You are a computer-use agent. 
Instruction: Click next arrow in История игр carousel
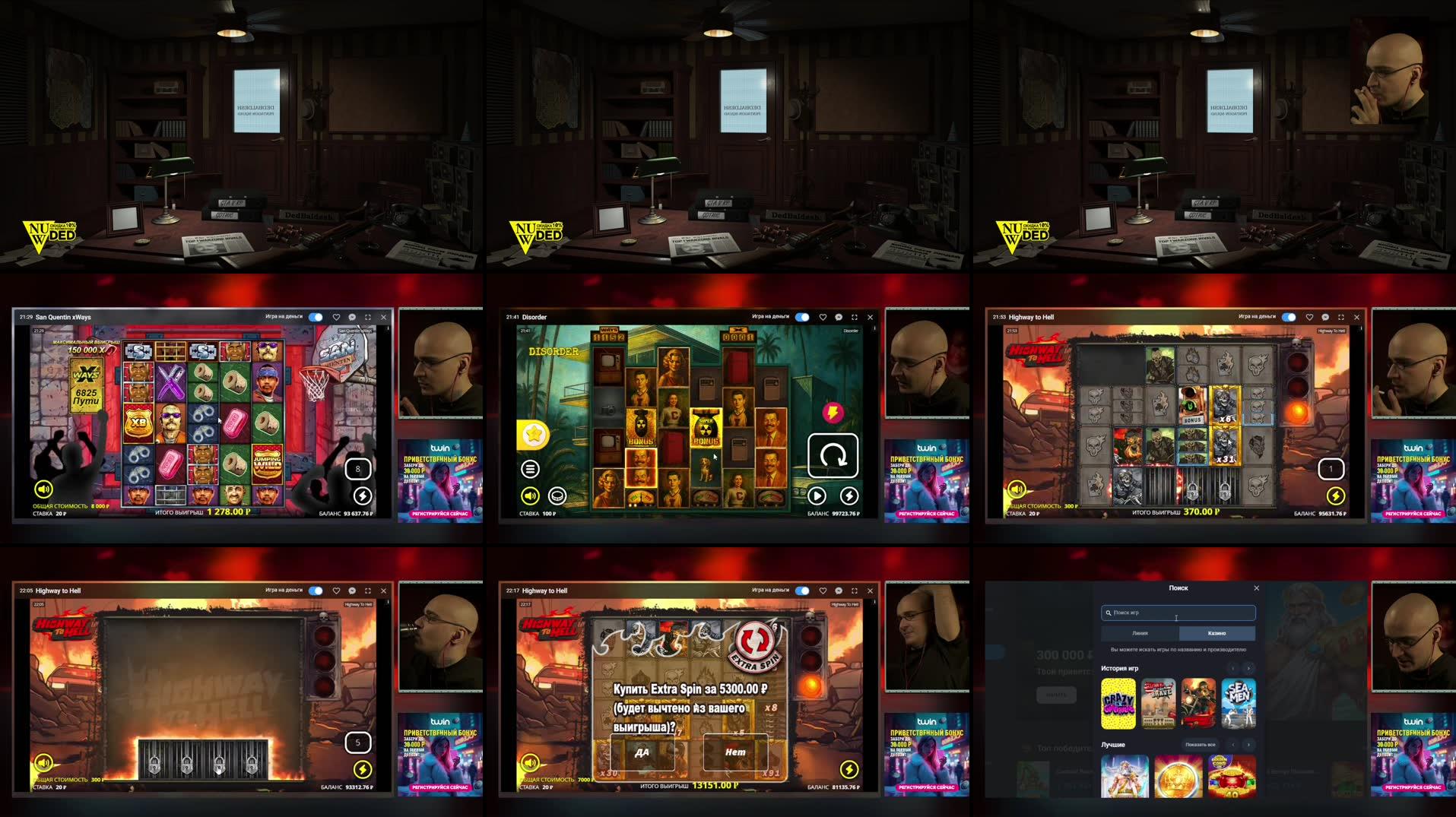(1248, 668)
